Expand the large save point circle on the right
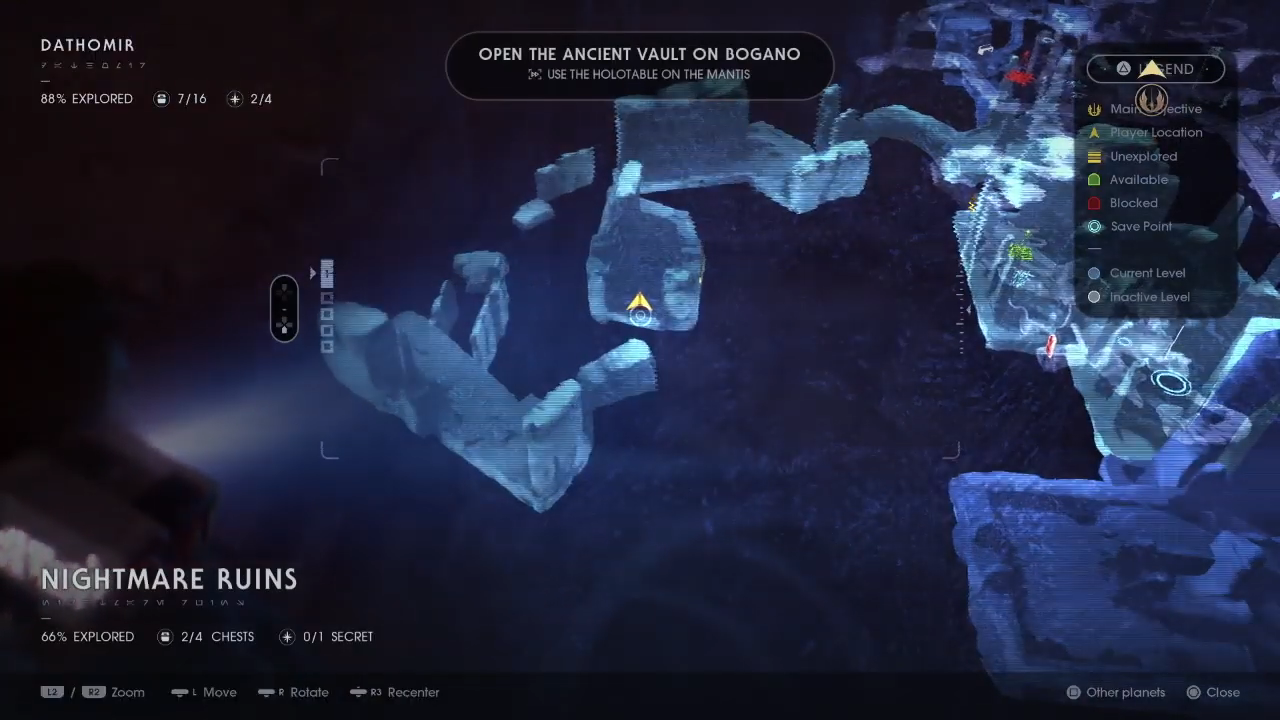Screen dimensions: 1280x720 pos(1172,381)
